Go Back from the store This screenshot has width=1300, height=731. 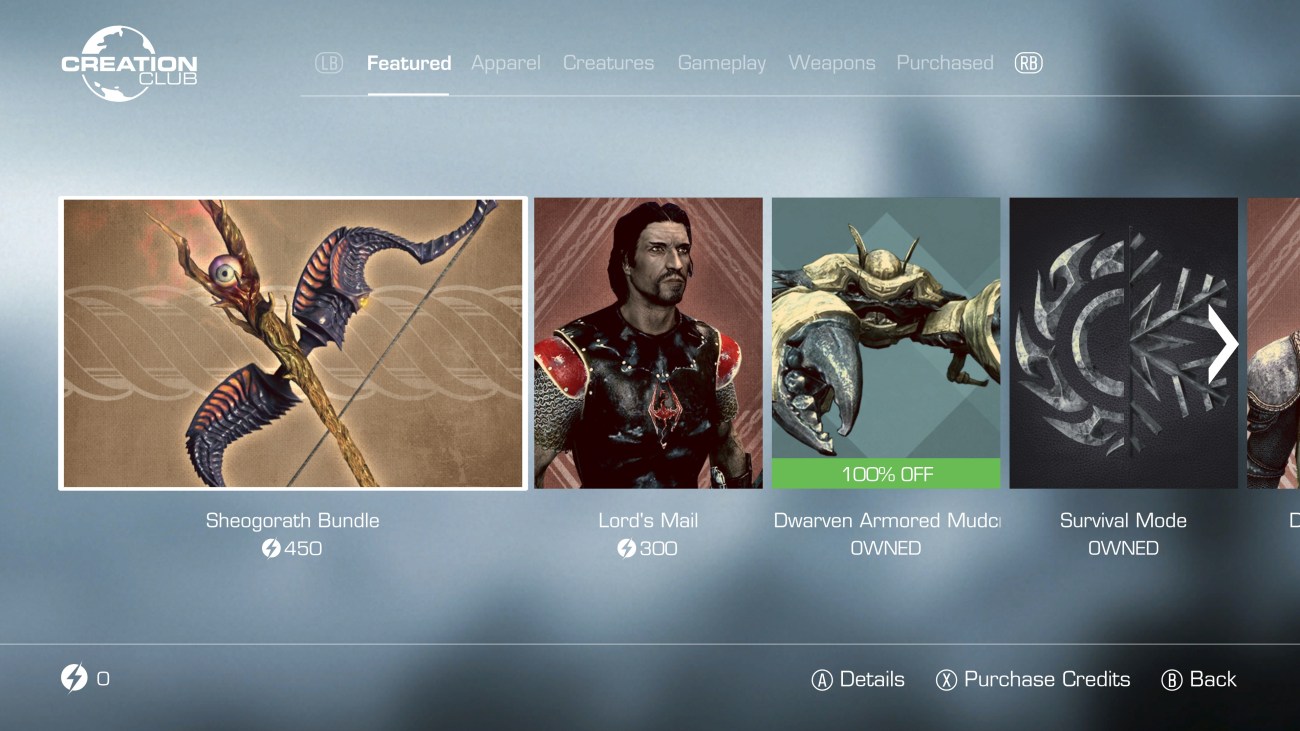pyautogui.click(x=1199, y=680)
